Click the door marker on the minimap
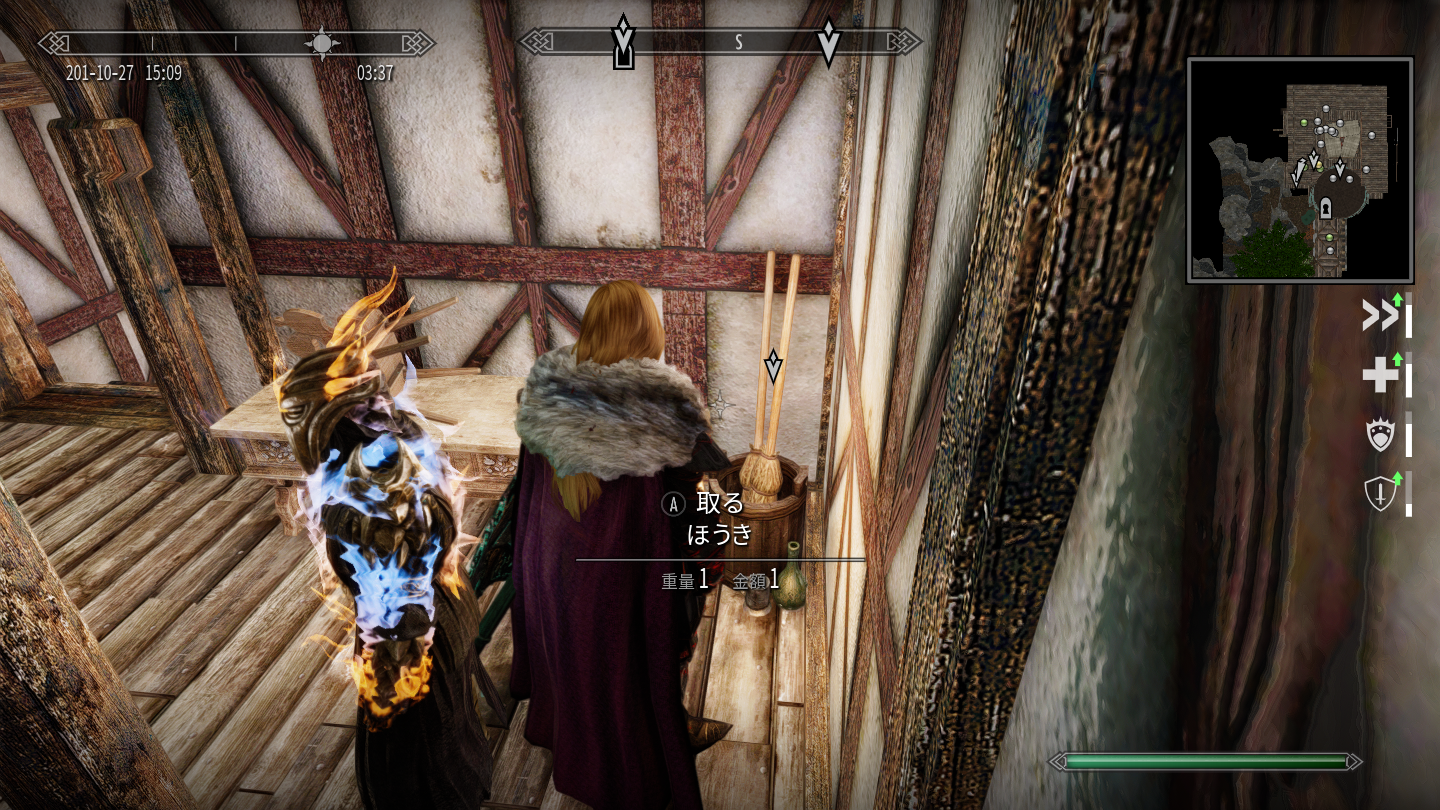The image size is (1440, 810). pos(1326,208)
